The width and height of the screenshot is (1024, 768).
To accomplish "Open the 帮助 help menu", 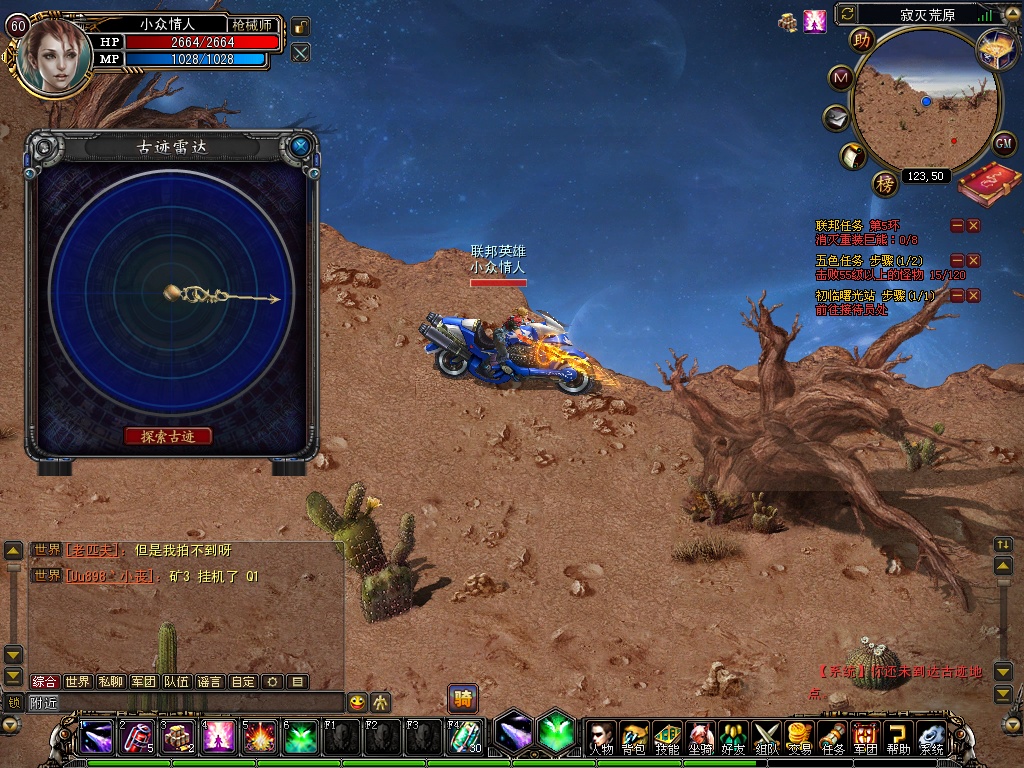I will pos(899,736).
